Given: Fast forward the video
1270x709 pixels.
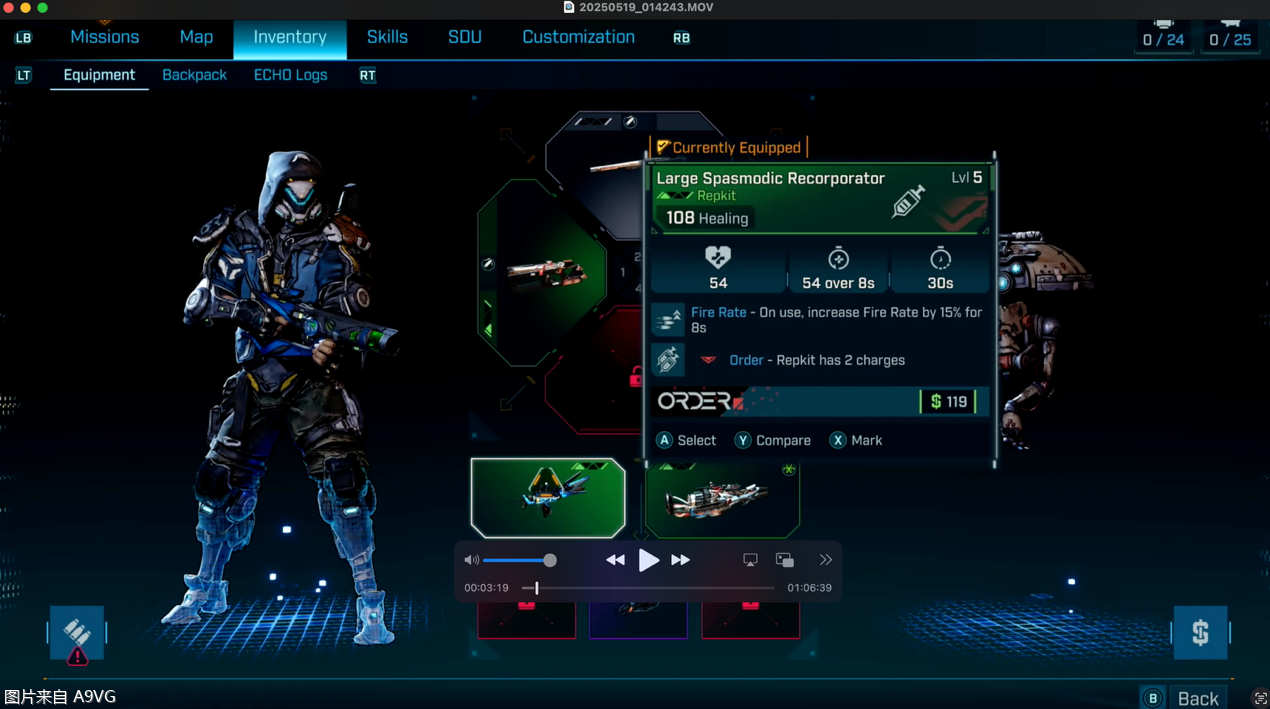Looking at the screenshot, I should tap(680, 560).
